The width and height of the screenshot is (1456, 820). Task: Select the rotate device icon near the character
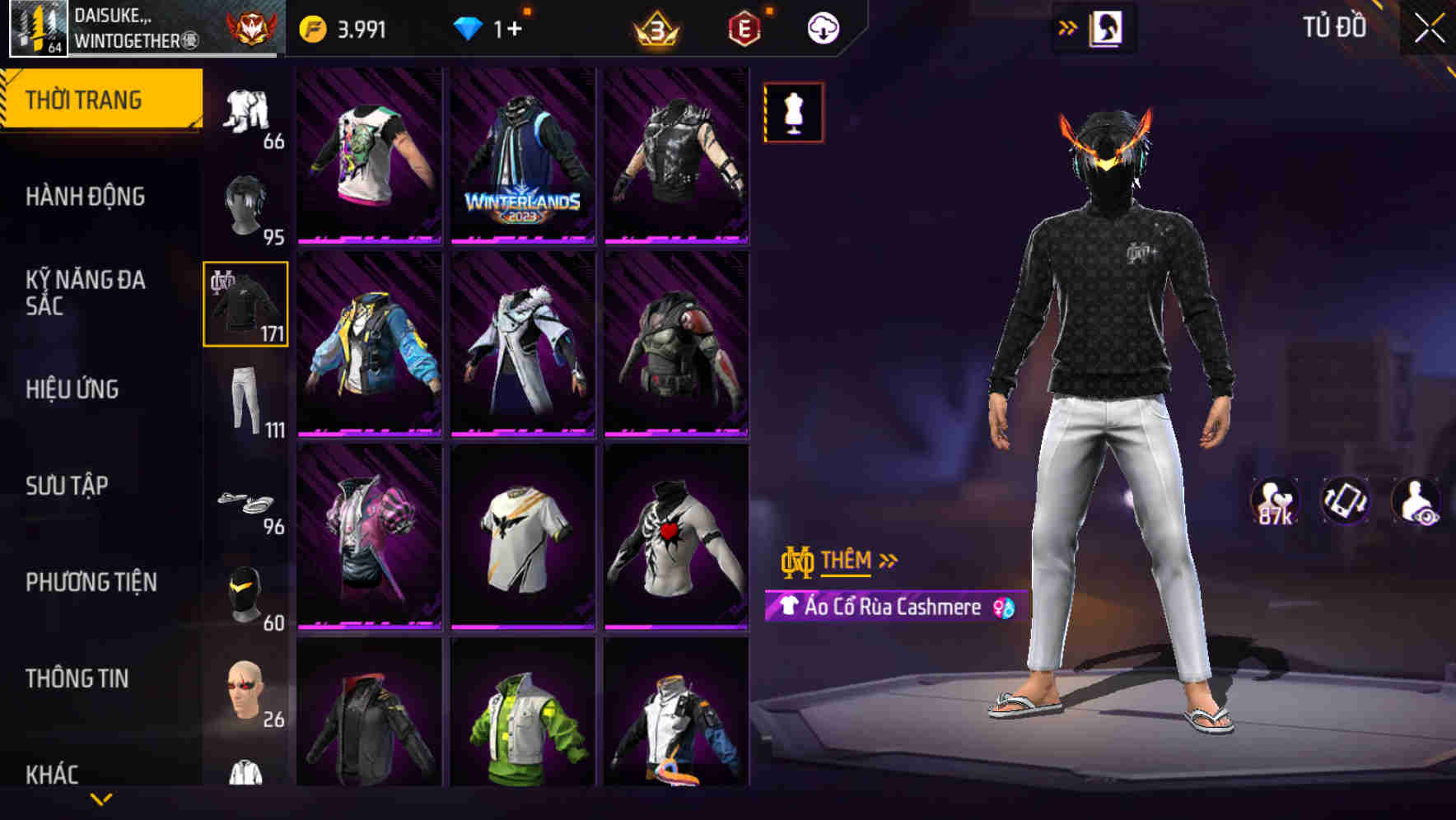(1346, 502)
